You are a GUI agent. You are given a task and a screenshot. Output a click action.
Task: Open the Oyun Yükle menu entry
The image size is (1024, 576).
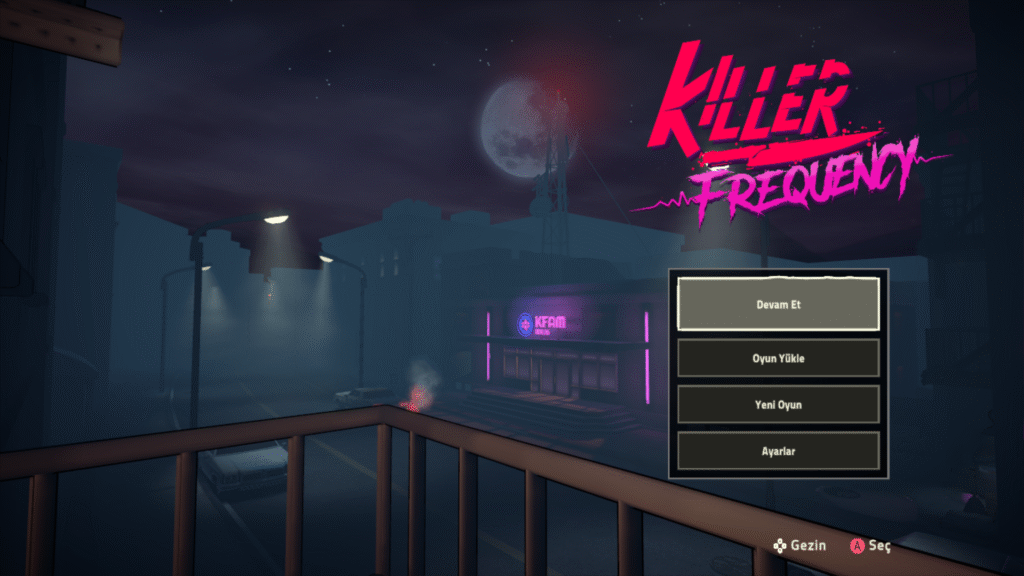778,358
